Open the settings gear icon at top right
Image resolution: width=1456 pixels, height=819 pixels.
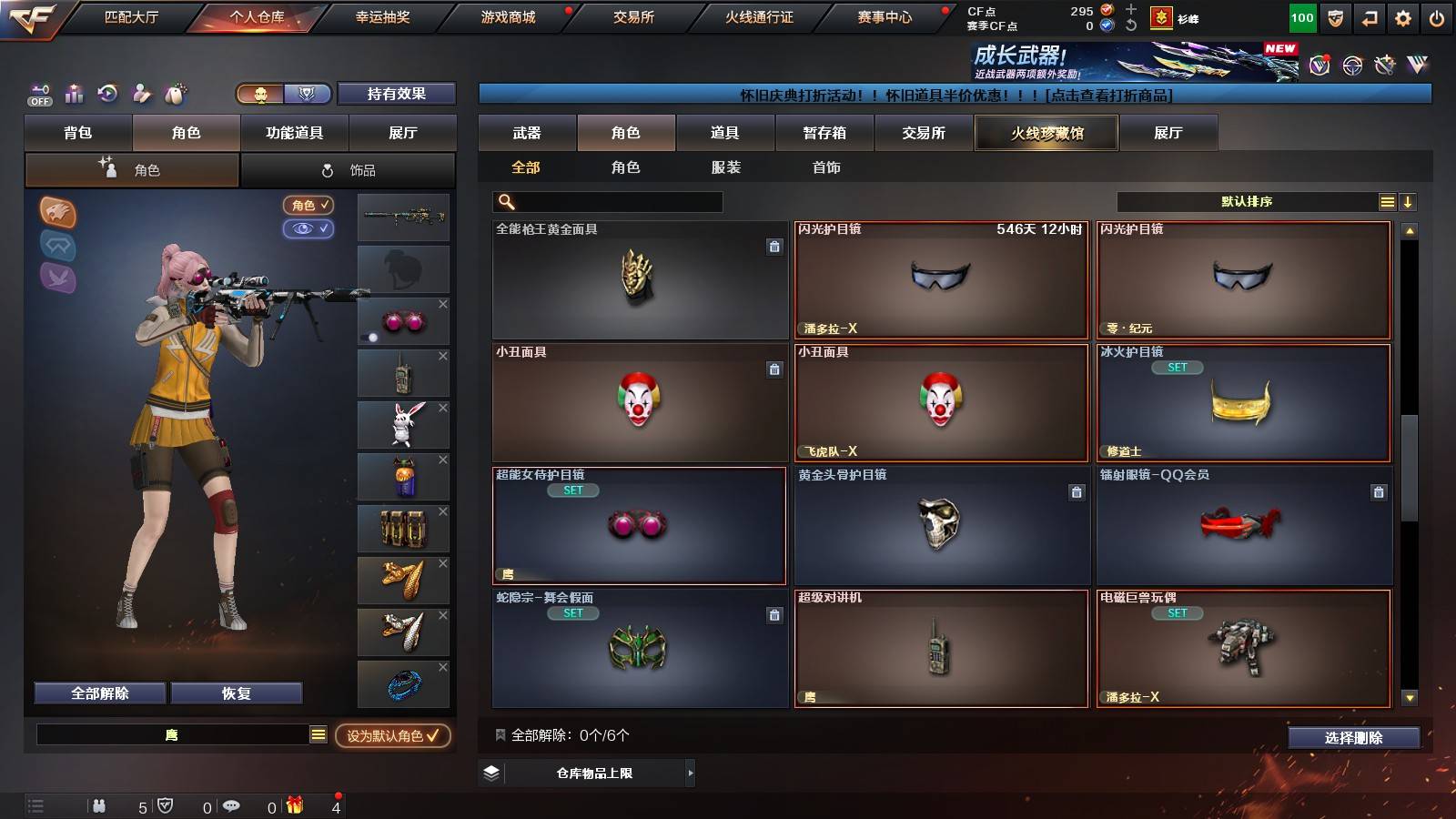tap(1402, 16)
